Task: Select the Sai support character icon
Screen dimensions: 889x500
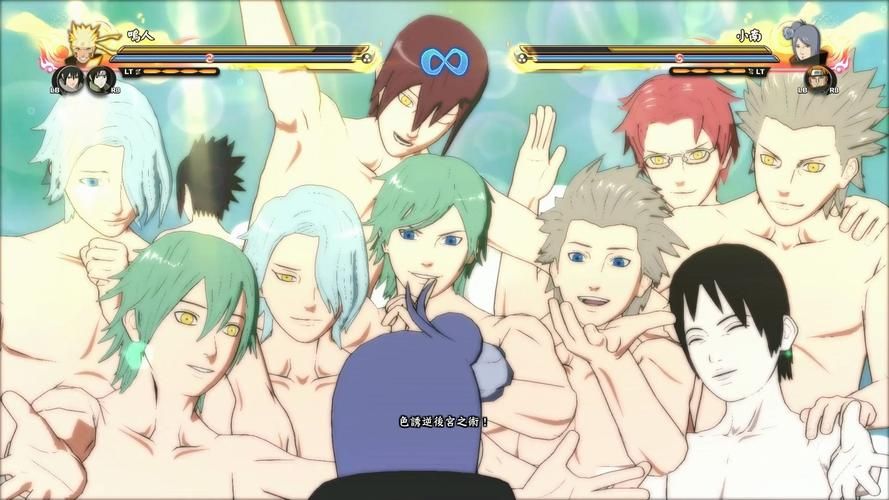Action: point(99,80)
